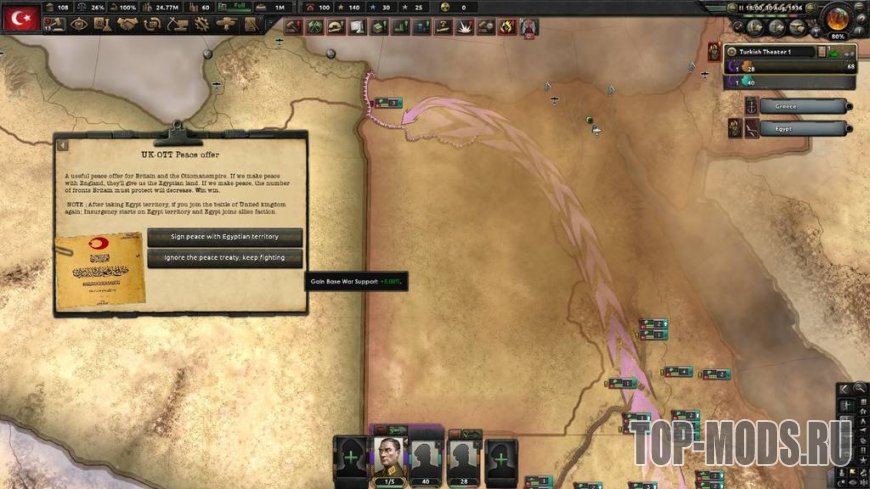The image size is (870, 489).
Task: Collapse the UK-OTT Peace offer window
Action: point(62,145)
